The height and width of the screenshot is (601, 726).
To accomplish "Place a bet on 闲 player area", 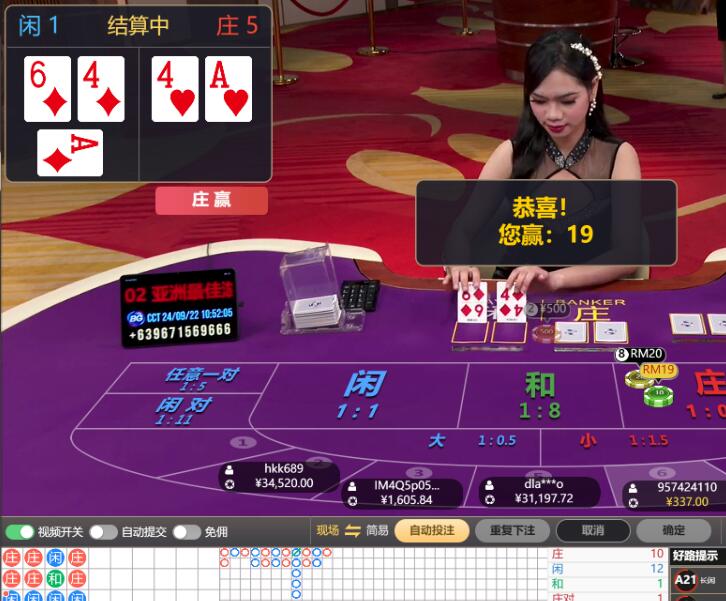I will coord(363,393).
